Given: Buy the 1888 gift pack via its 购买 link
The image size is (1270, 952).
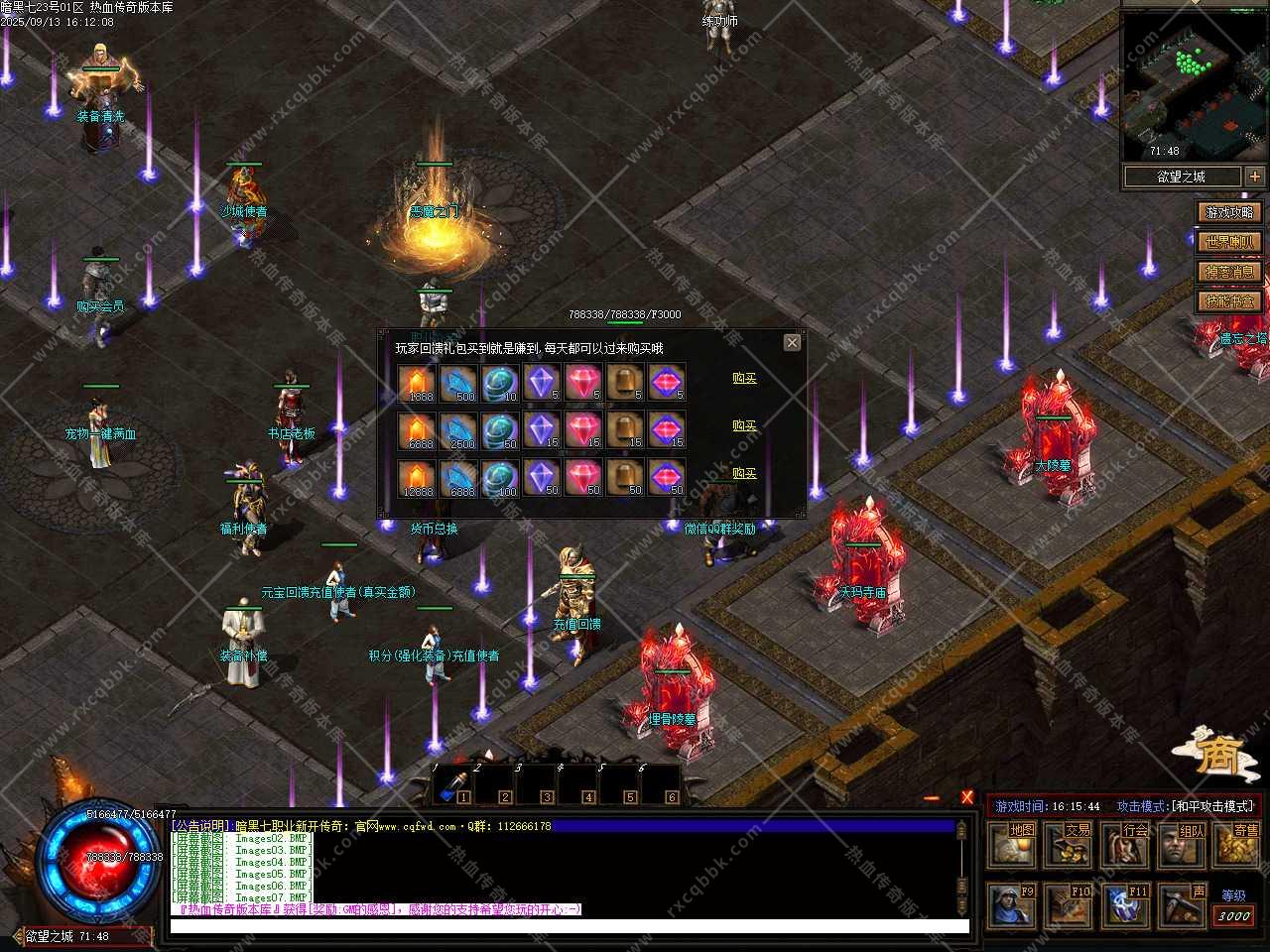Looking at the screenshot, I should (x=744, y=378).
